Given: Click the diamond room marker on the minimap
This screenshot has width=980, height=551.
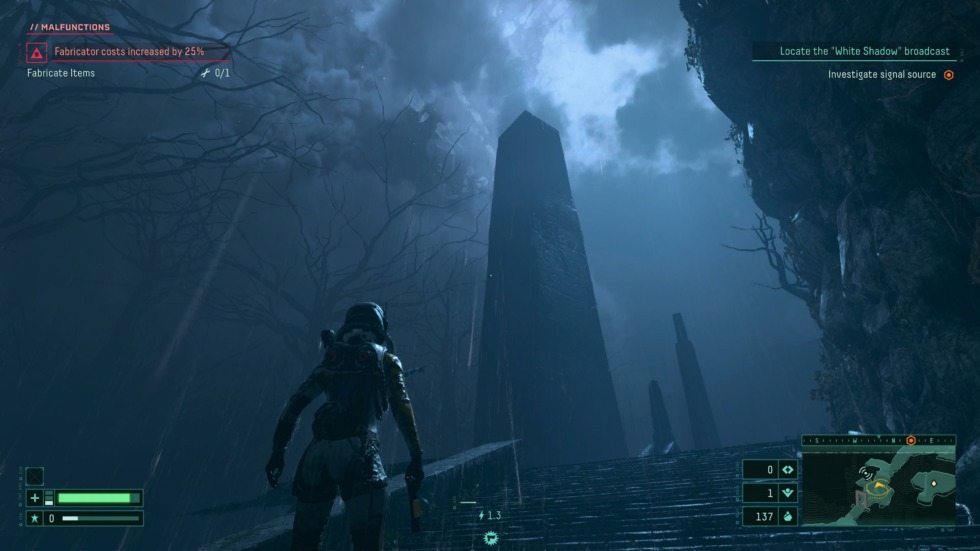Looking at the screenshot, I should click(933, 483).
